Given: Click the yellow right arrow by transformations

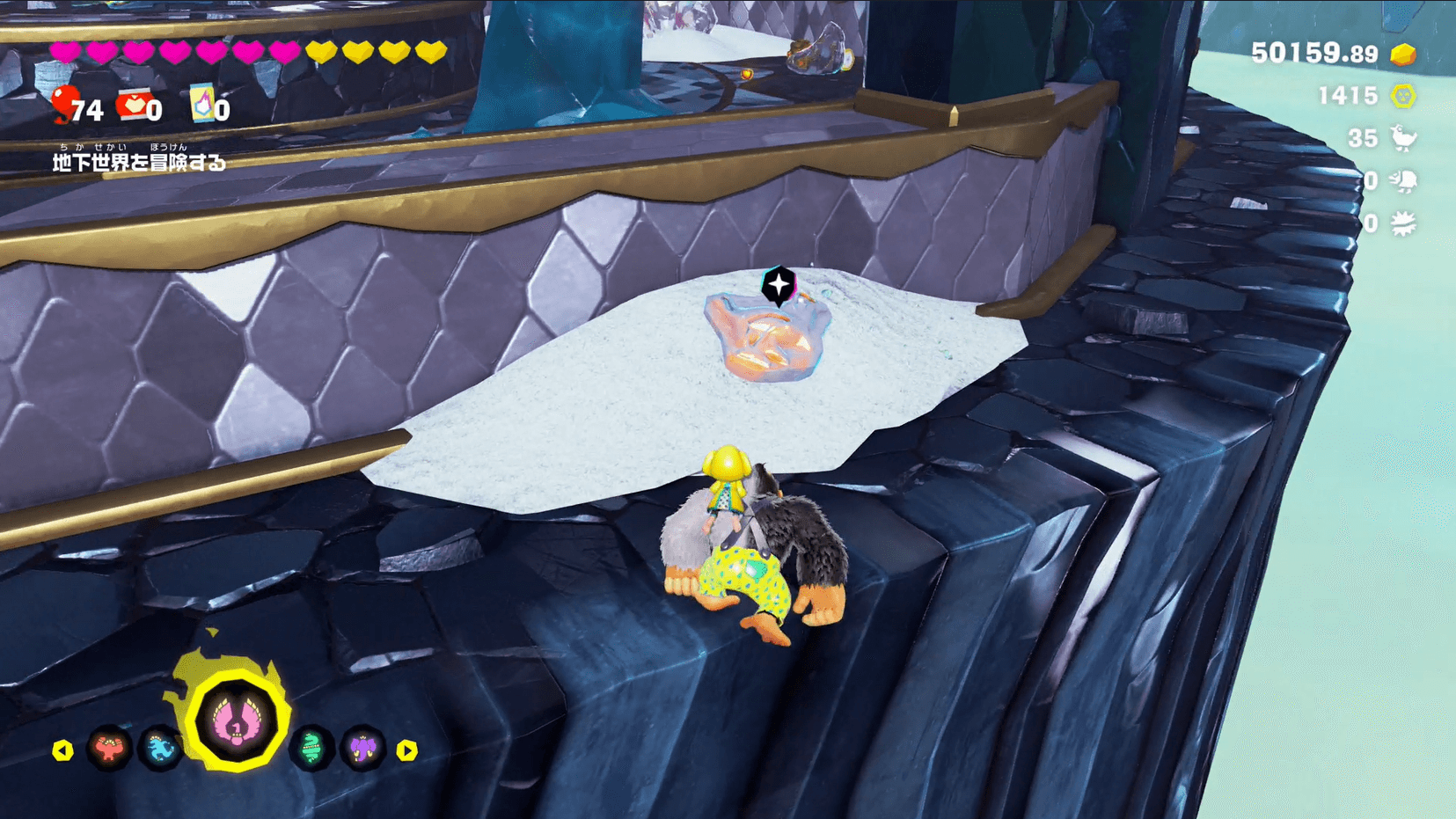Looking at the screenshot, I should click(406, 750).
